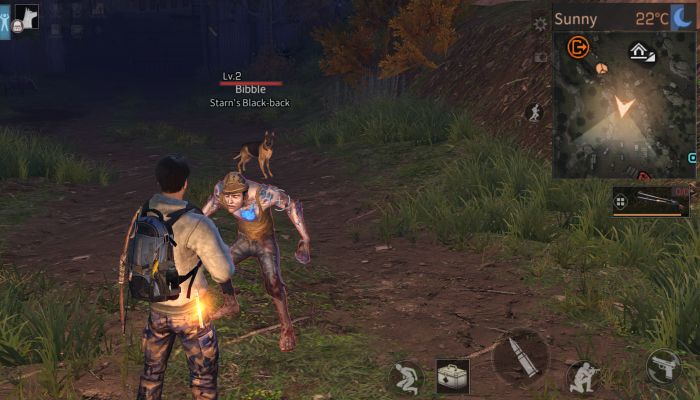This screenshot has width=700, height=400.
Task: Tap the orange exit marker on minimap
Action: (577, 46)
